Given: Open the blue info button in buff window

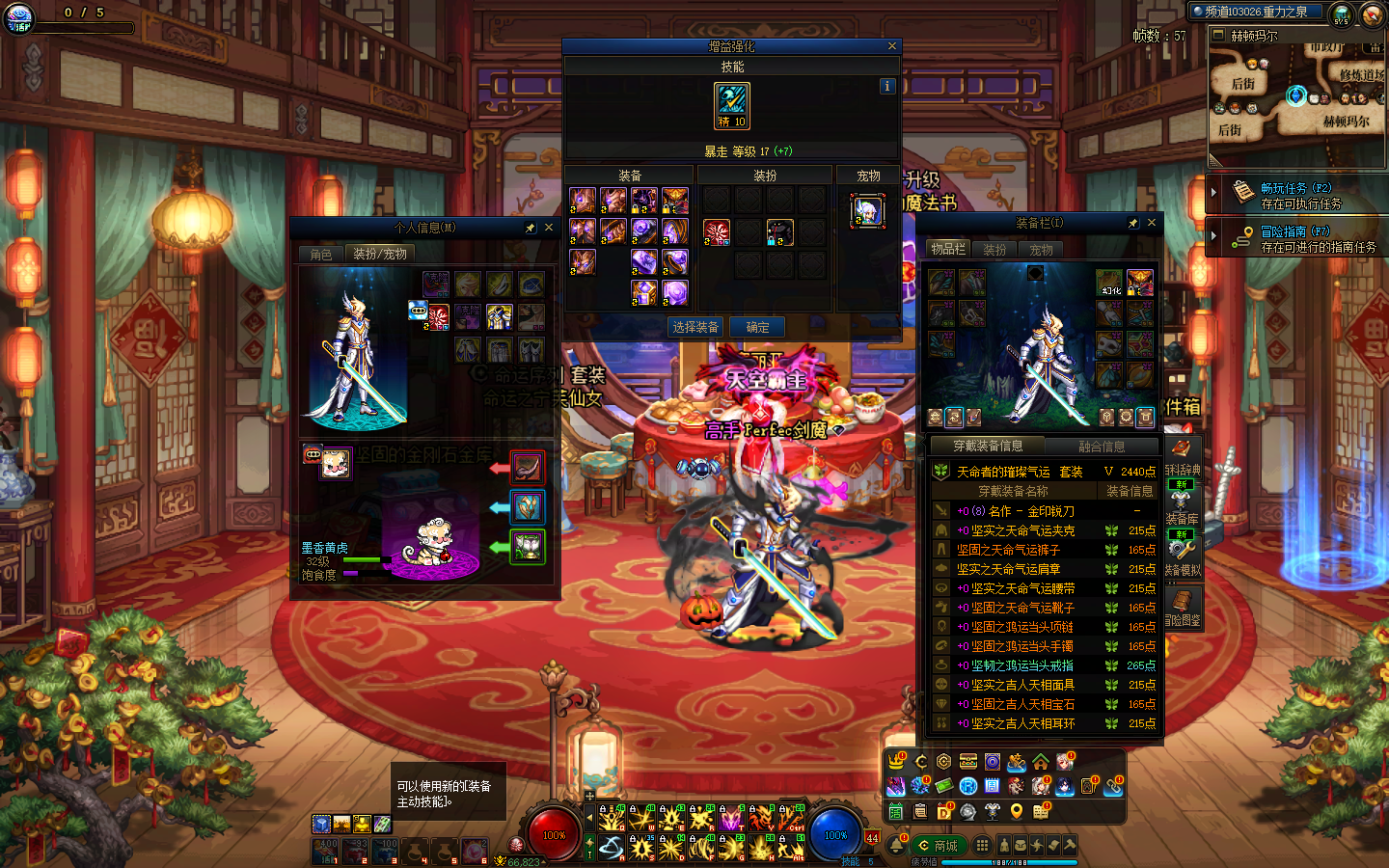Looking at the screenshot, I should pyautogui.click(x=887, y=86).
